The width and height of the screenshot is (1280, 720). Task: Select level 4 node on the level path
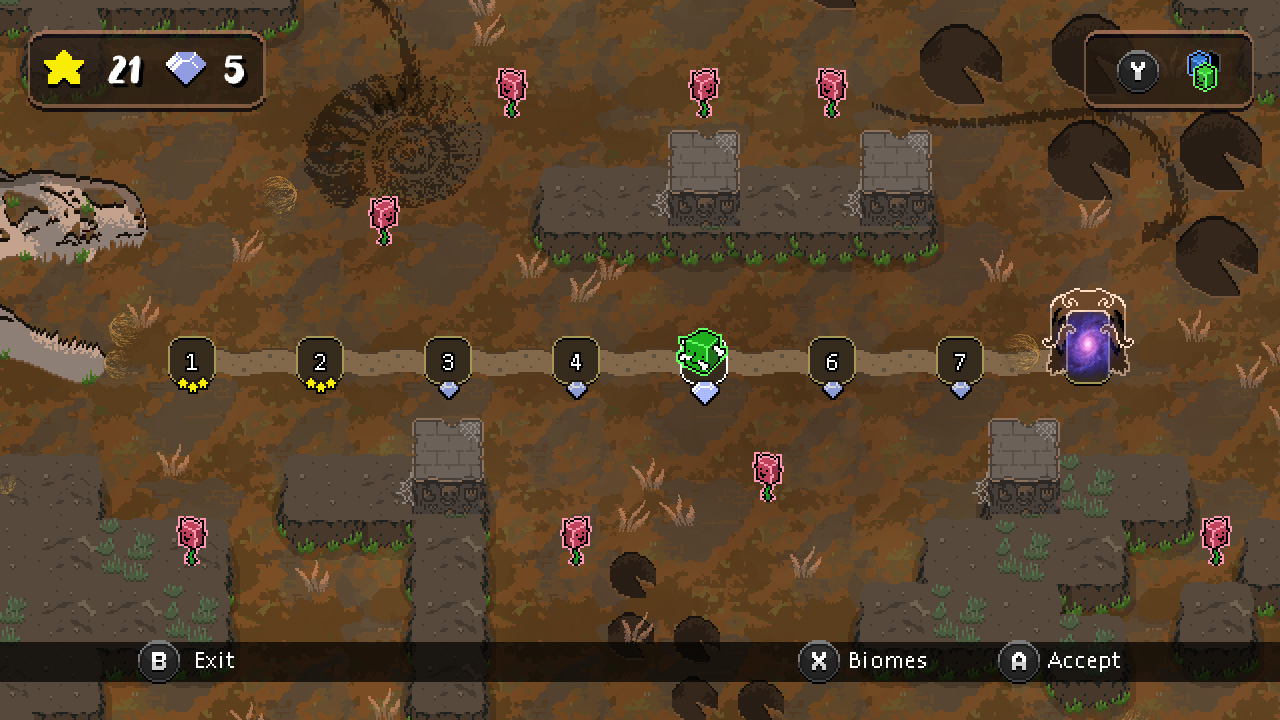pyautogui.click(x=576, y=360)
